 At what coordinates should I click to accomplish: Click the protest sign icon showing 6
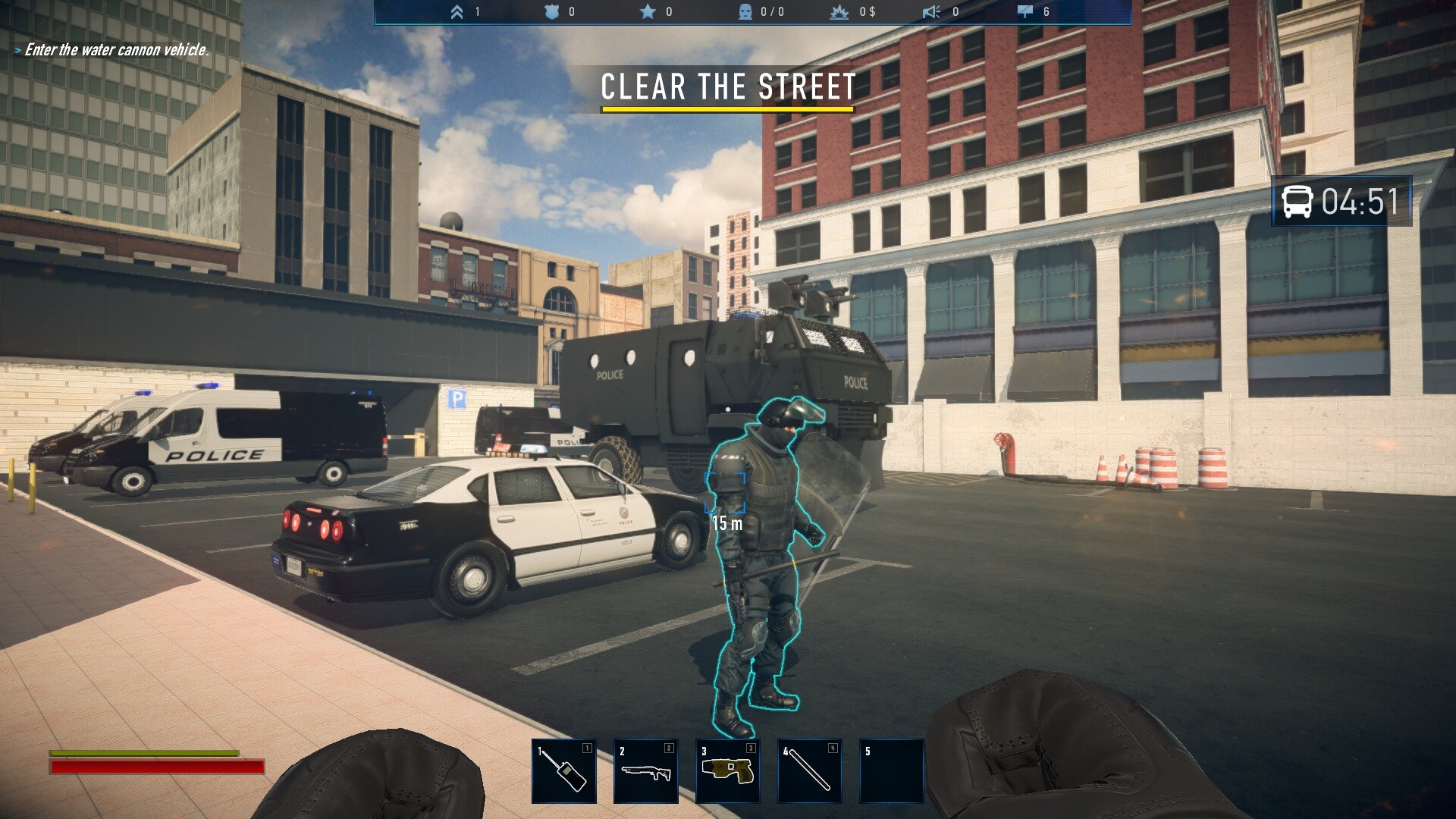(x=1025, y=12)
